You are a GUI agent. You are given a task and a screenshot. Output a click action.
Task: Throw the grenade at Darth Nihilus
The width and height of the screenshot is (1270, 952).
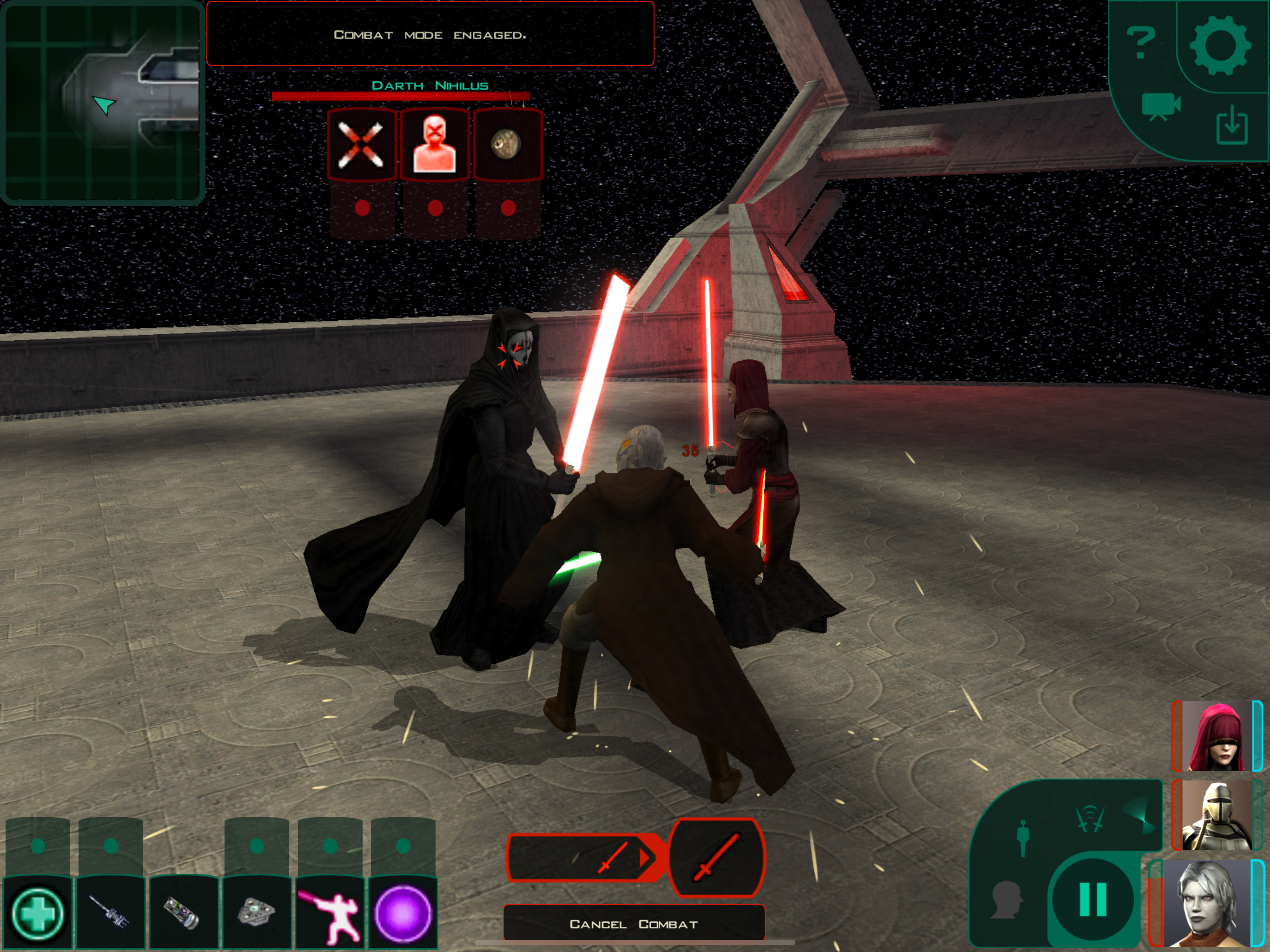pyautogui.click(x=507, y=145)
